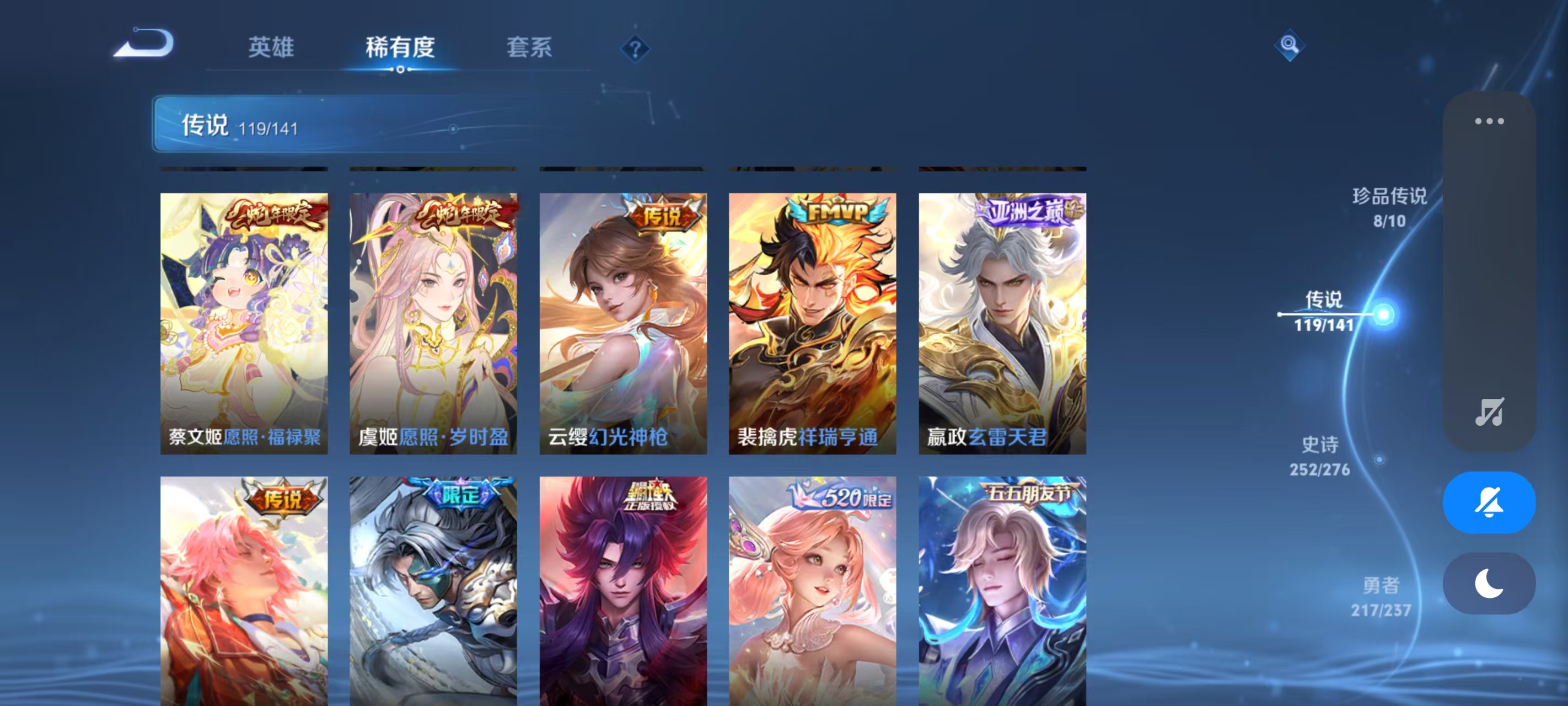Switch to the 套系 tab
Viewport: 1568px width, 706px height.
click(x=530, y=46)
